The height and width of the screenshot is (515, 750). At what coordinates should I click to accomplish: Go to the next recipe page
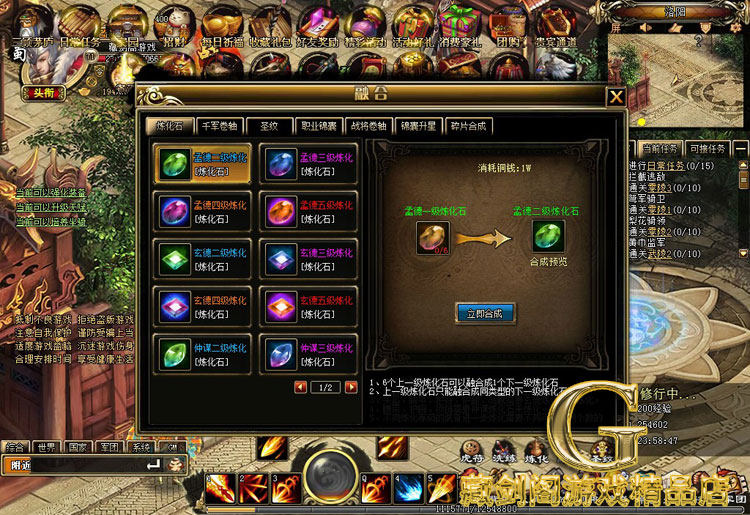[x=350, y=387]
